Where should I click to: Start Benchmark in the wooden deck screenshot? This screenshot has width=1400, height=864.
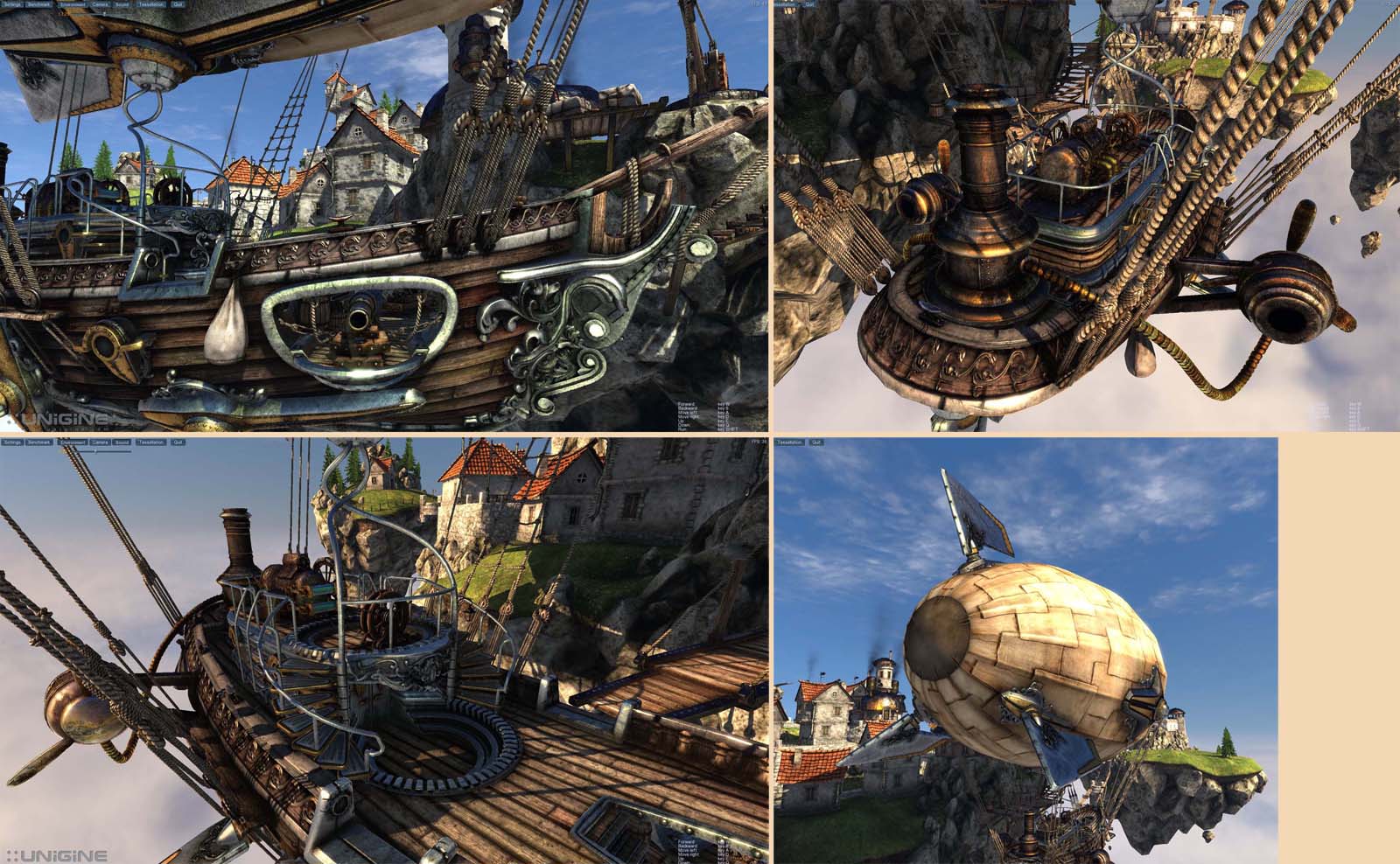point(38,442)
